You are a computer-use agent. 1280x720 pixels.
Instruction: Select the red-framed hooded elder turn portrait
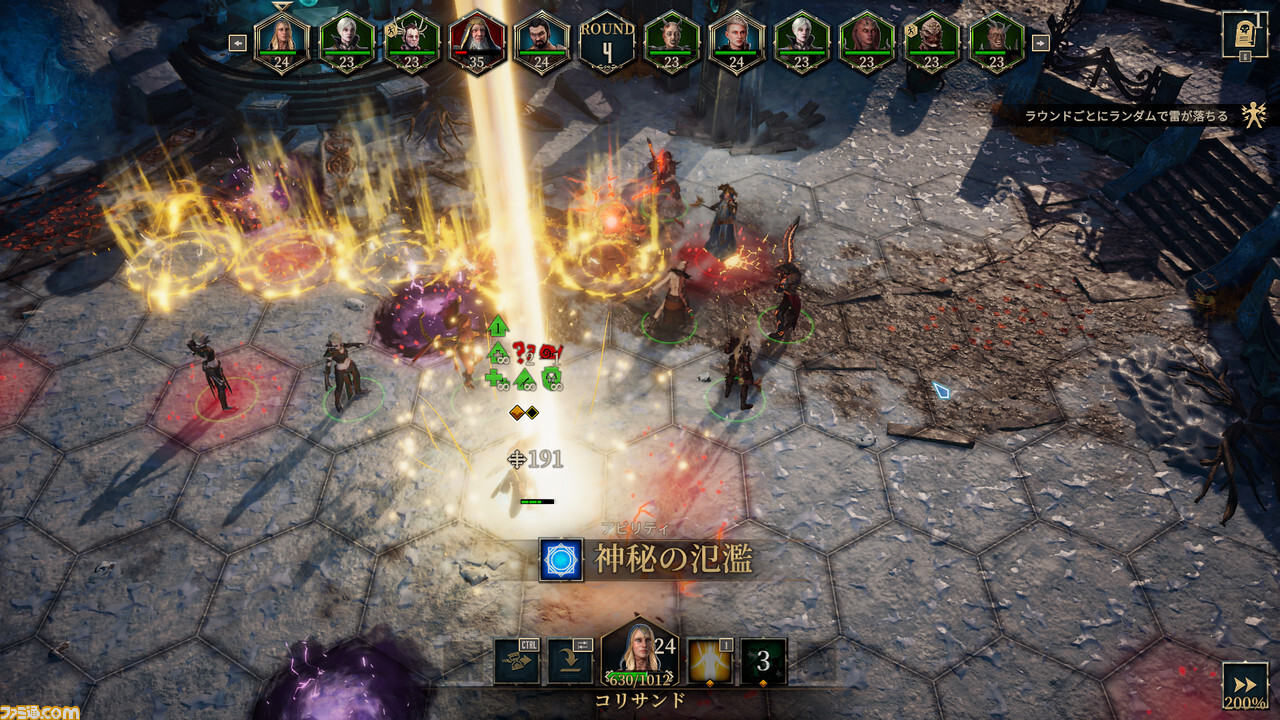tap(476, 42)
